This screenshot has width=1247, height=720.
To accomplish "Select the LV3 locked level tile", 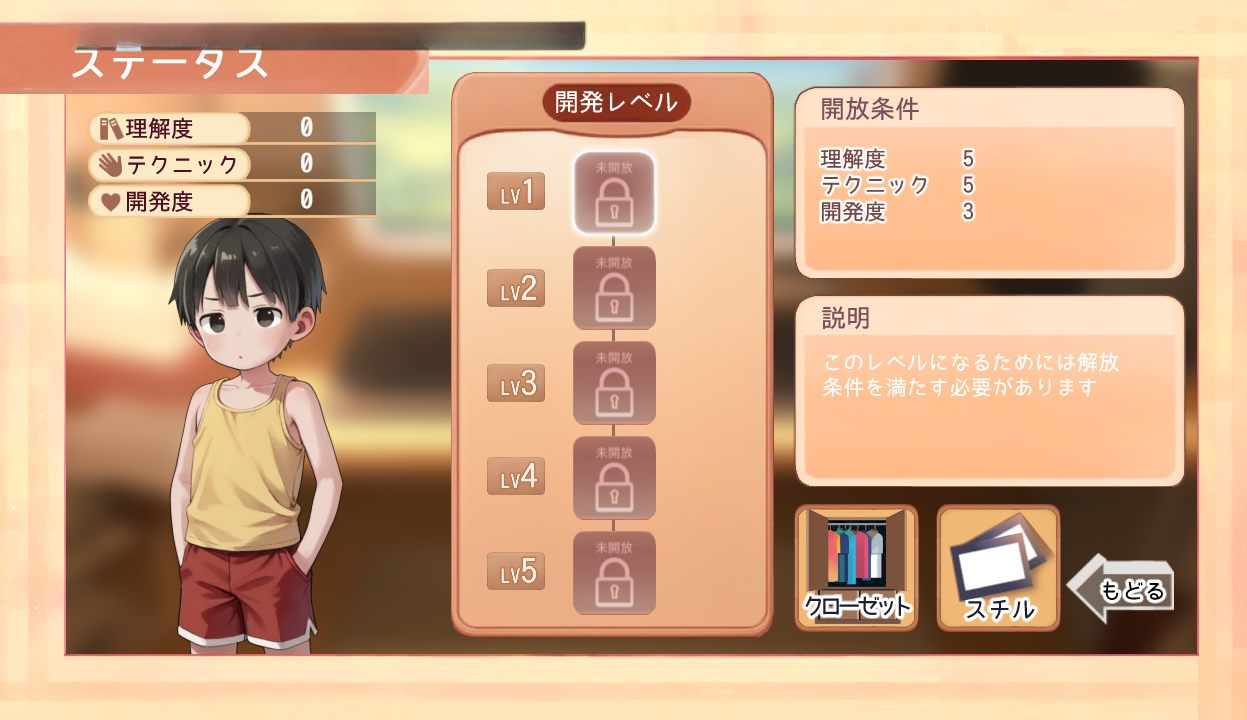I will coord(613,383).
